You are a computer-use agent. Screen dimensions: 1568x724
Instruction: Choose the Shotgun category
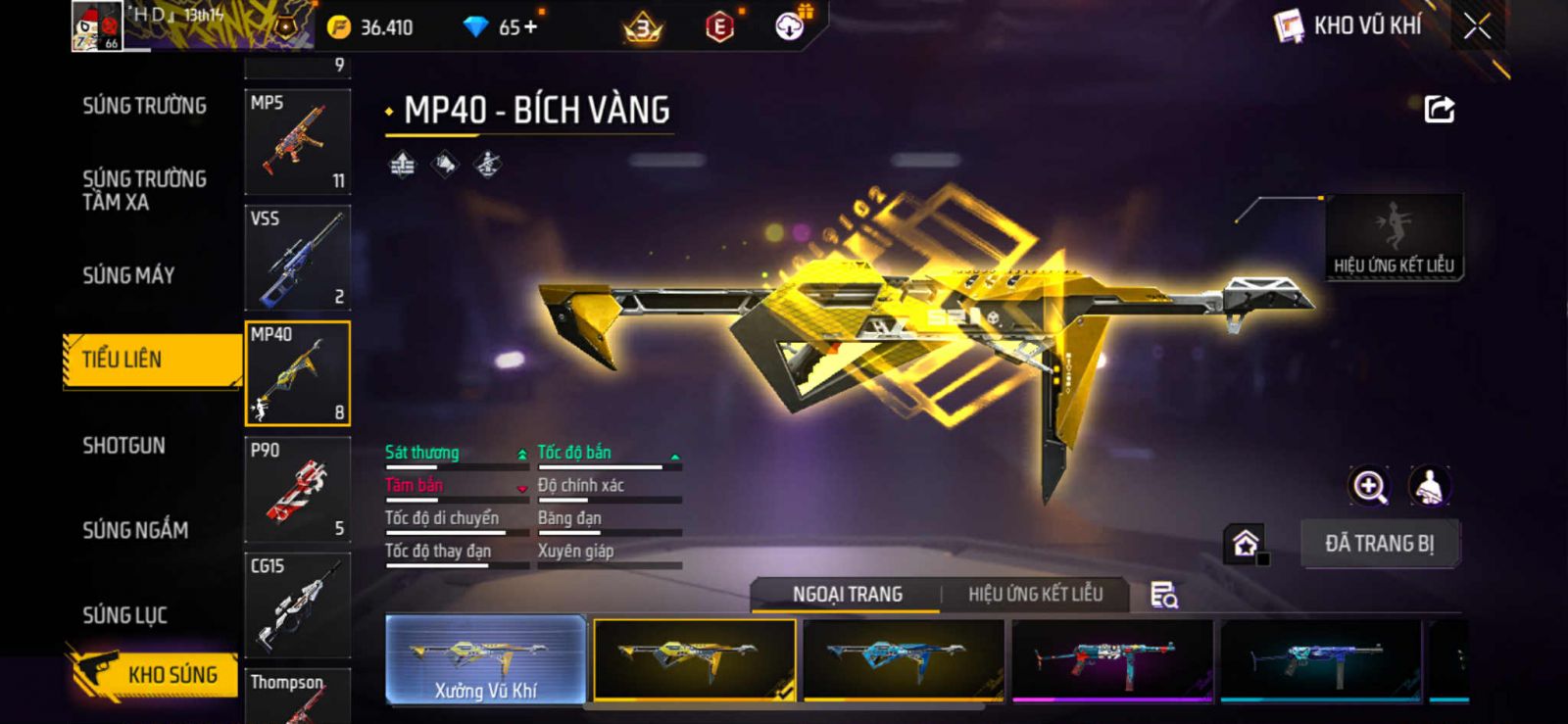click(123, 446)
